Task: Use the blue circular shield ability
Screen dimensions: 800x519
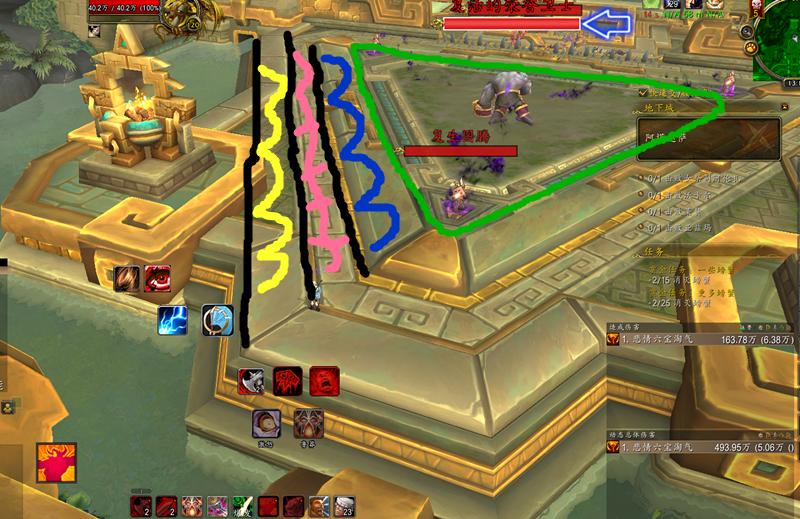Action: 217,320
